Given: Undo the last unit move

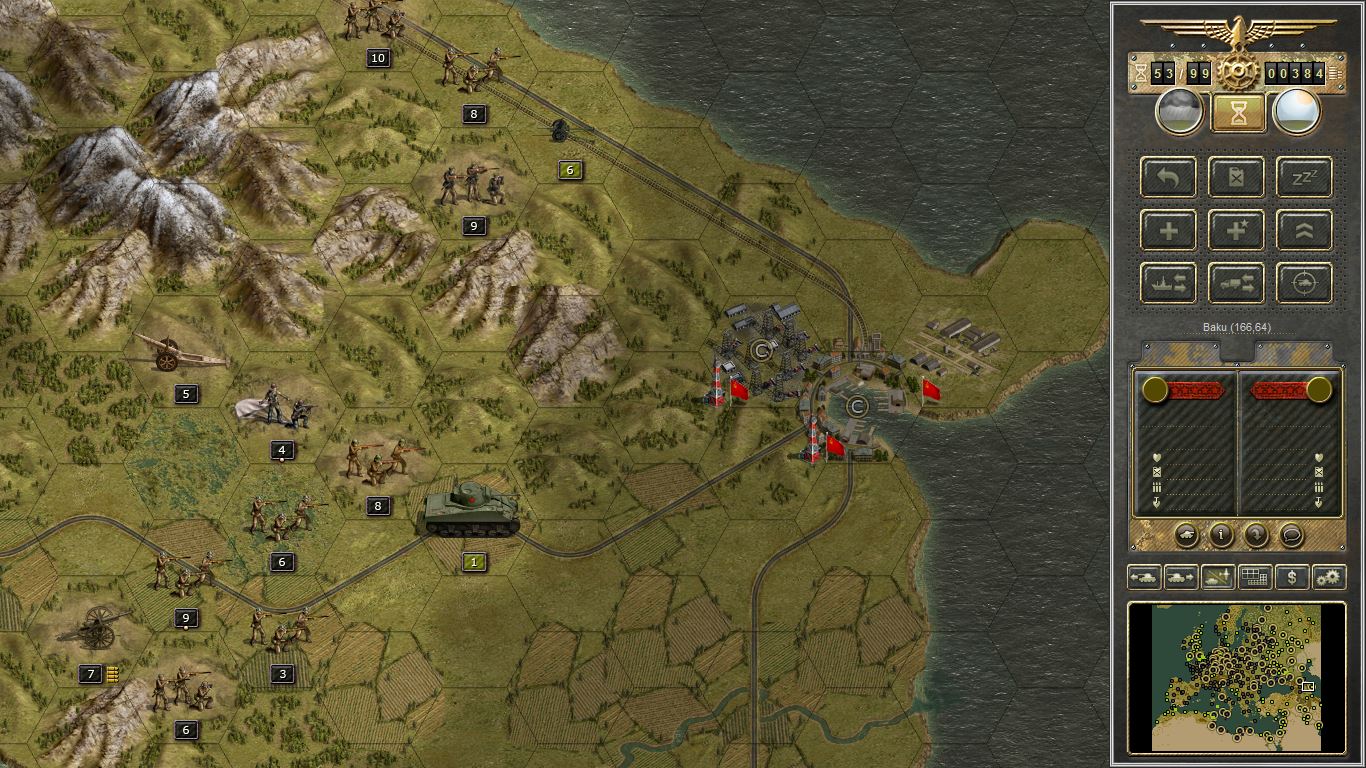Looking at the screenshot, I should coord(1168,177).
